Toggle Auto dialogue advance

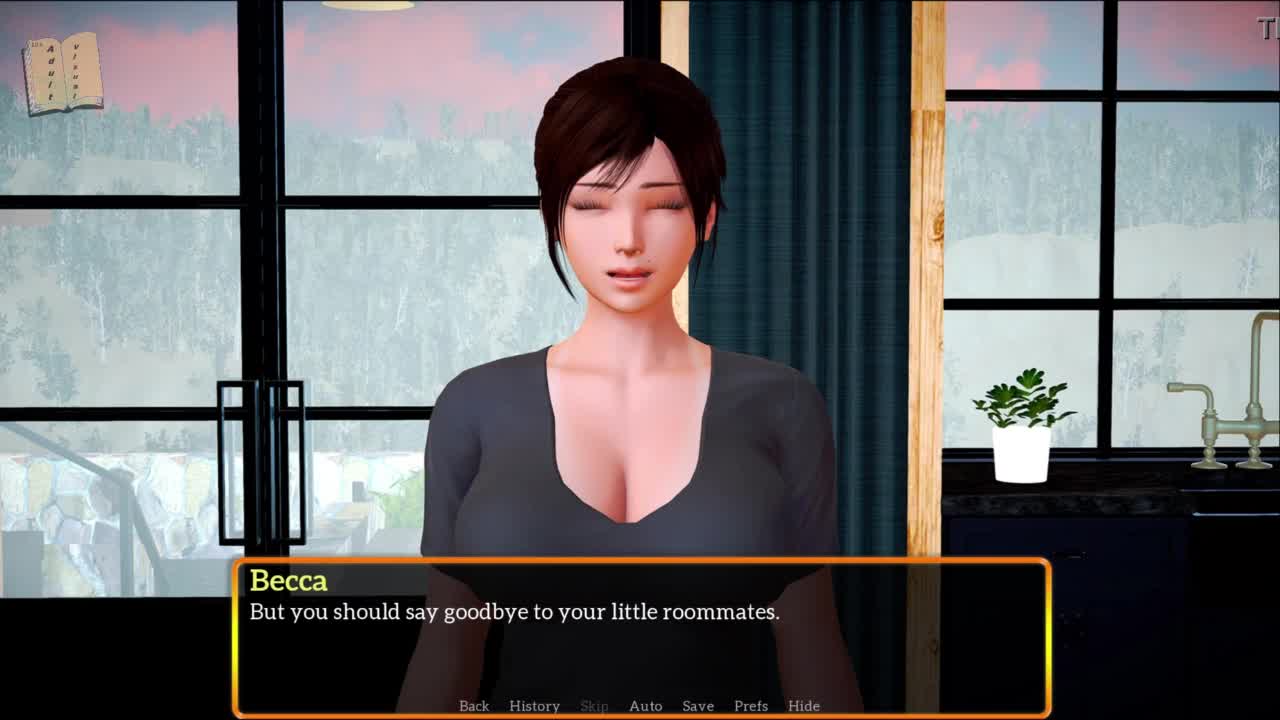click(645, 706)
